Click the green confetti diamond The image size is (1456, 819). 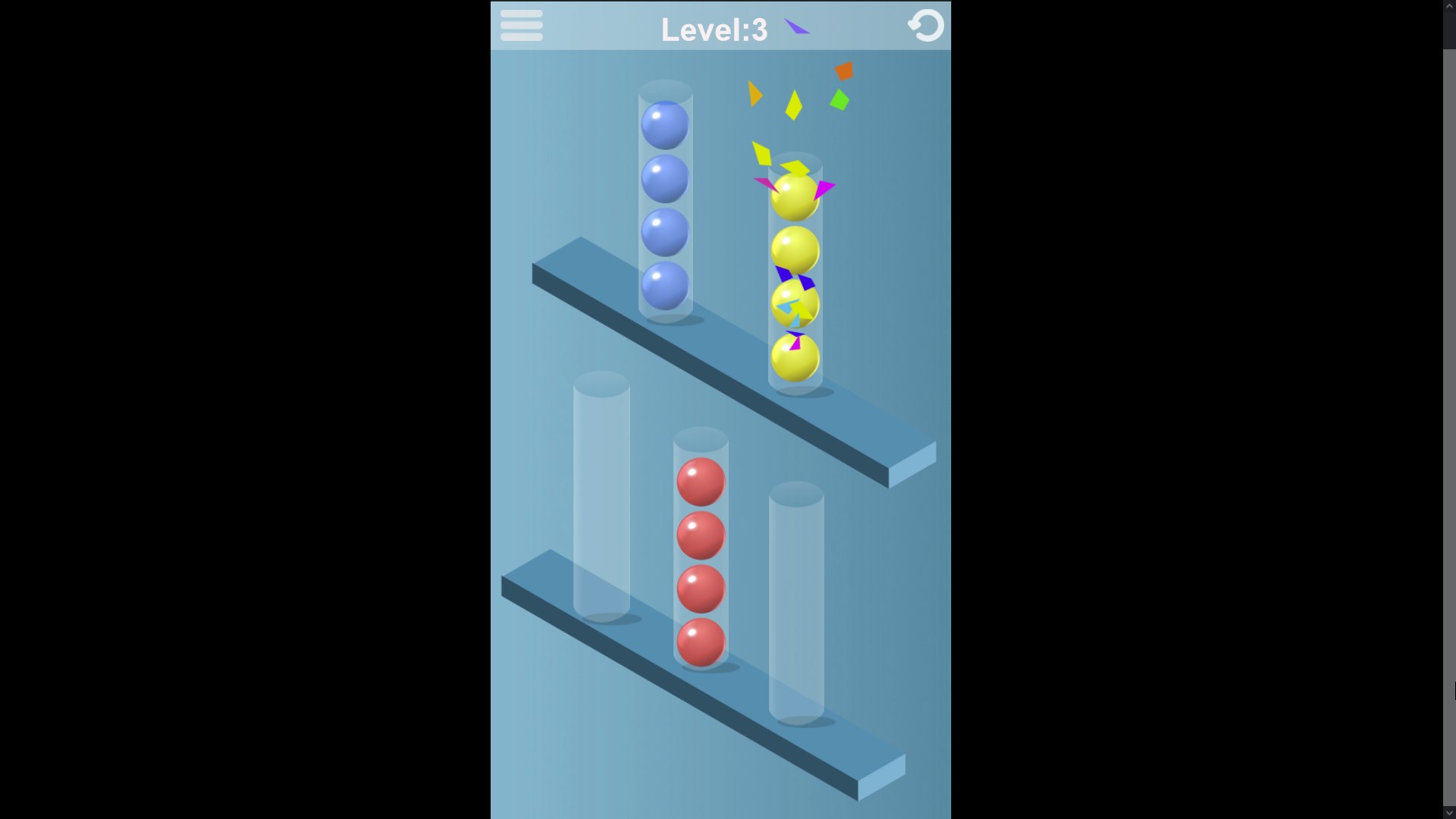click(x=837, y=99)
